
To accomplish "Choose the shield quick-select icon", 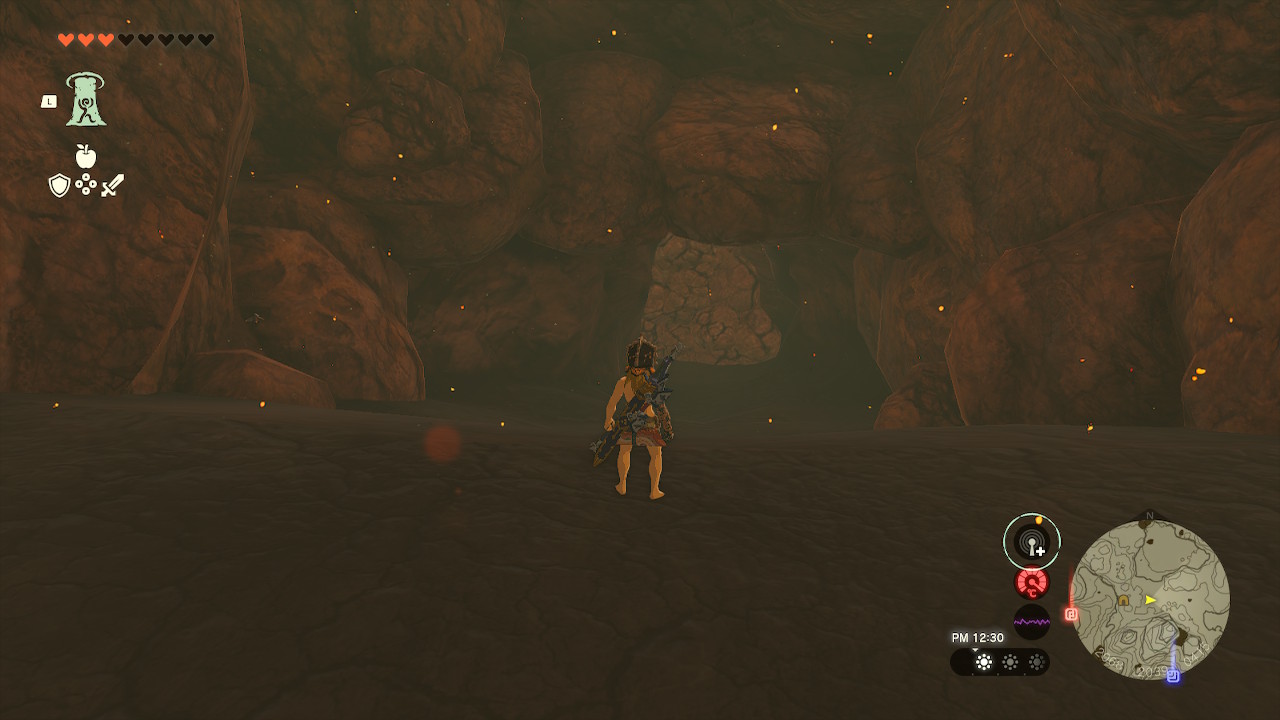I will 59,185.
